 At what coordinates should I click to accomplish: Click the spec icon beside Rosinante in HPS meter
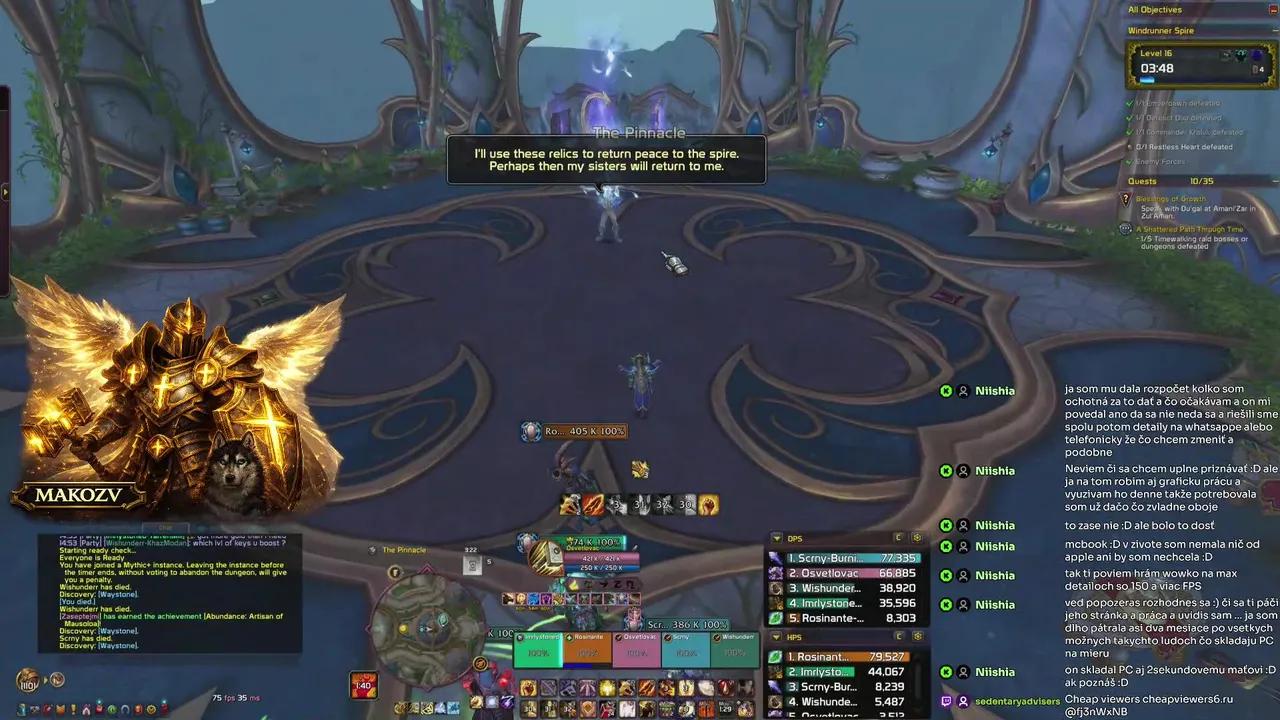pos(774,657)
